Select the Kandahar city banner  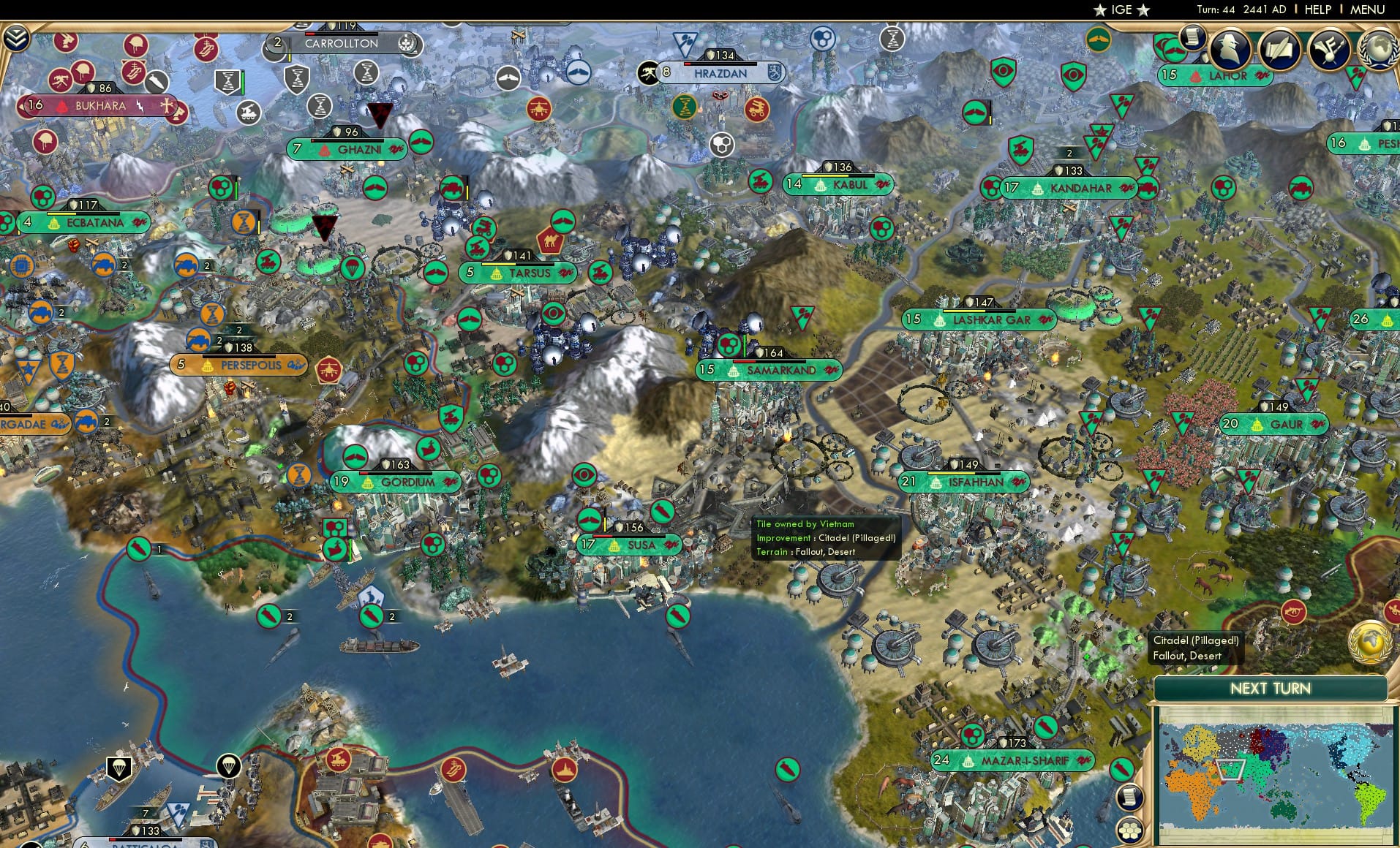(1069, 188)
